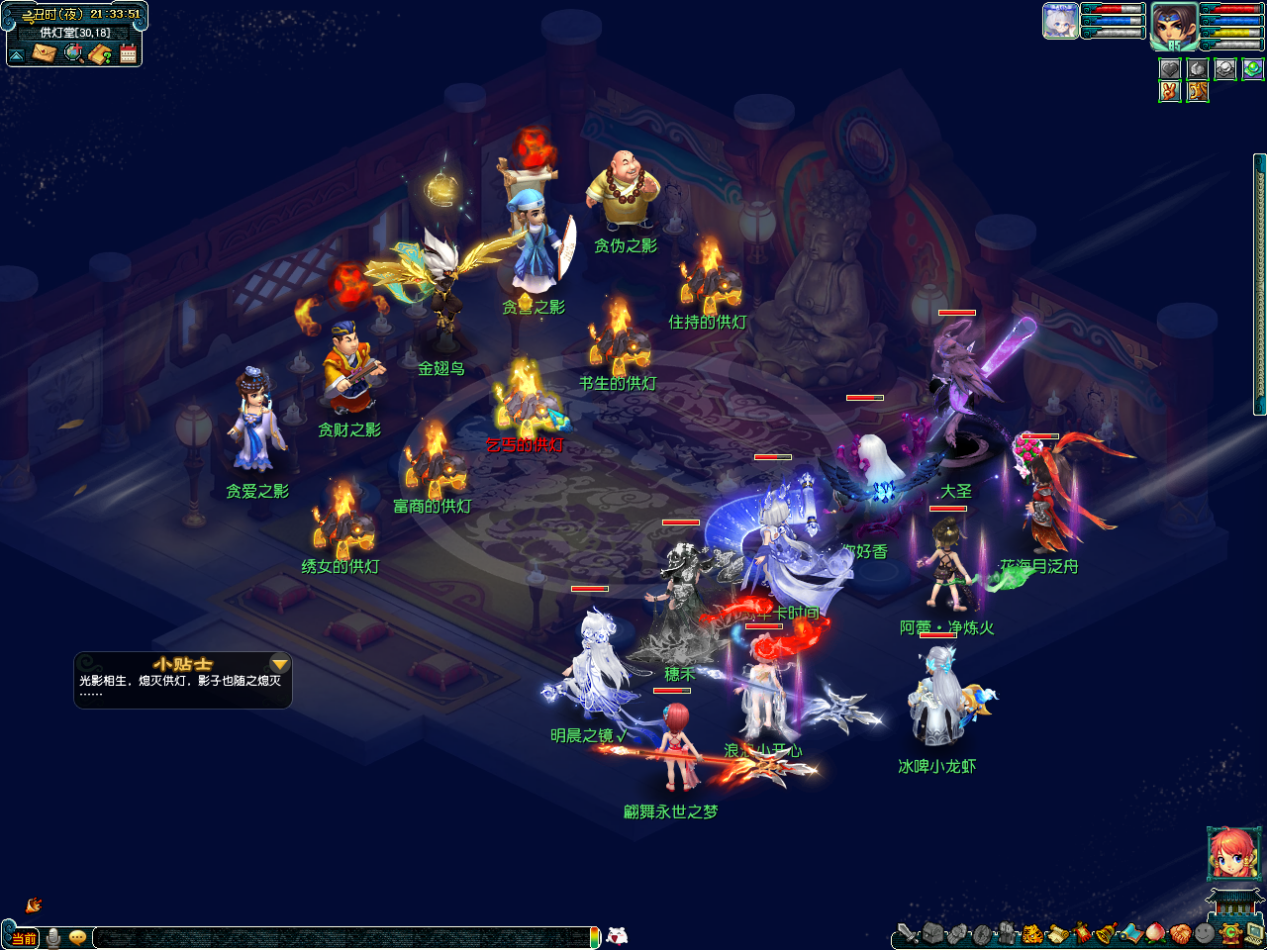Open the chat emoji speech bubble
The width and height of the screenshot is (1267, 950).
click(x=77, y=938)
